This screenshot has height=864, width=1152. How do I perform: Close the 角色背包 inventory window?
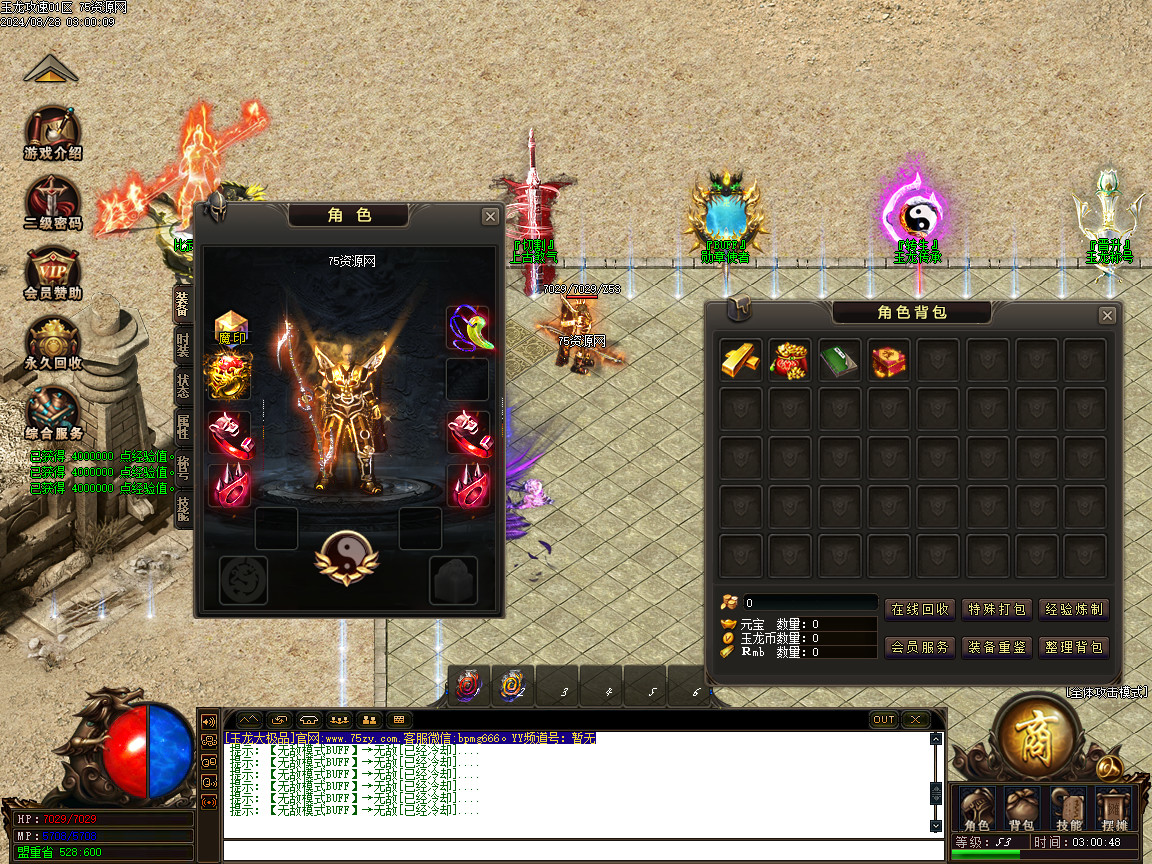[1107, 315]
